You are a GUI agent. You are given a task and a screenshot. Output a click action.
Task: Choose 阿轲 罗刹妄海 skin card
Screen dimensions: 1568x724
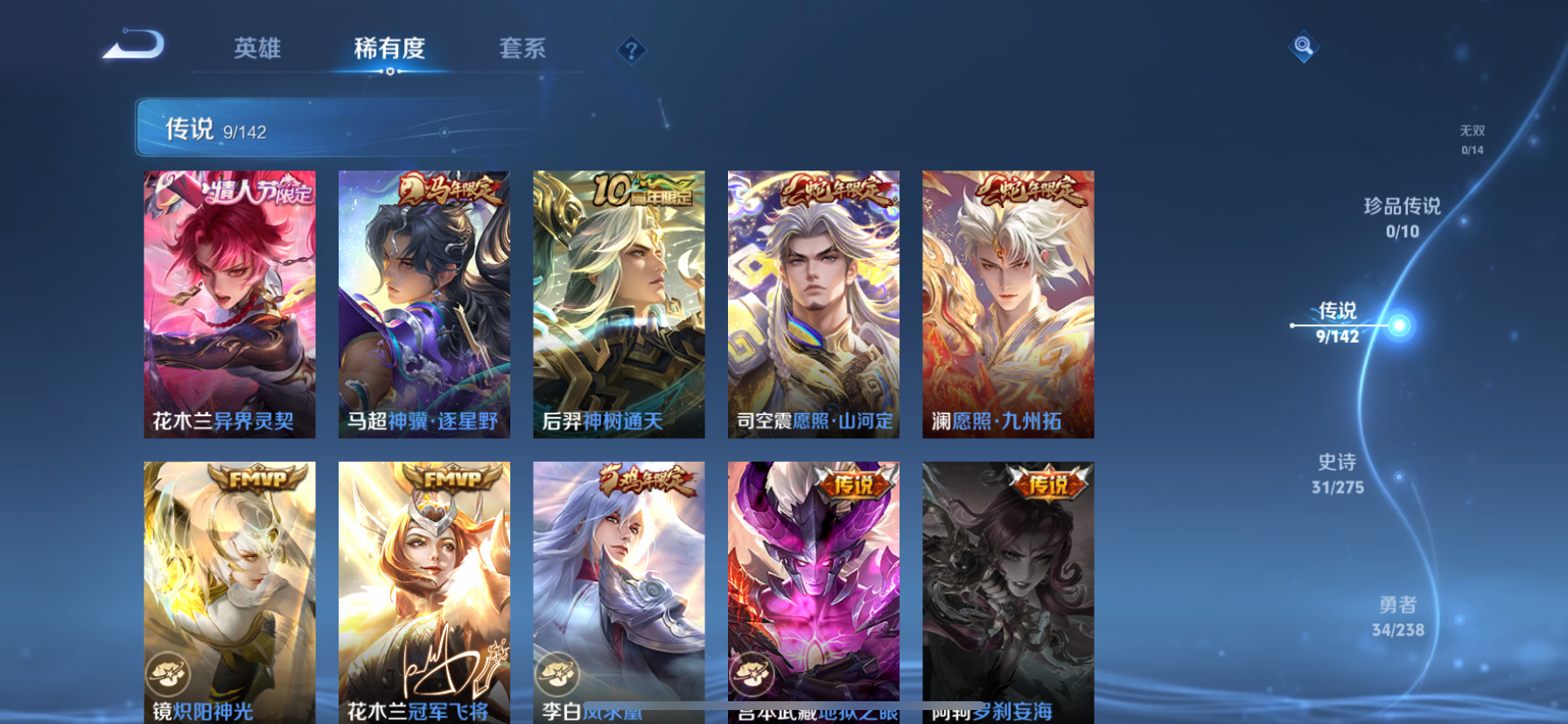pos(1008,592)
